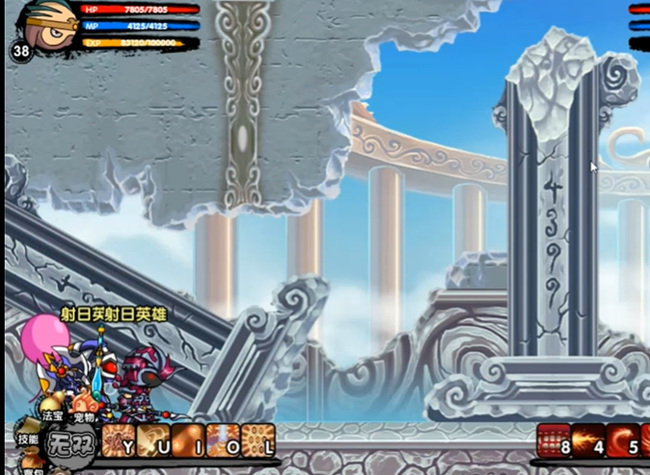Use the skill bound to Y
Viewport: 650px width, 475px height.
119,440
